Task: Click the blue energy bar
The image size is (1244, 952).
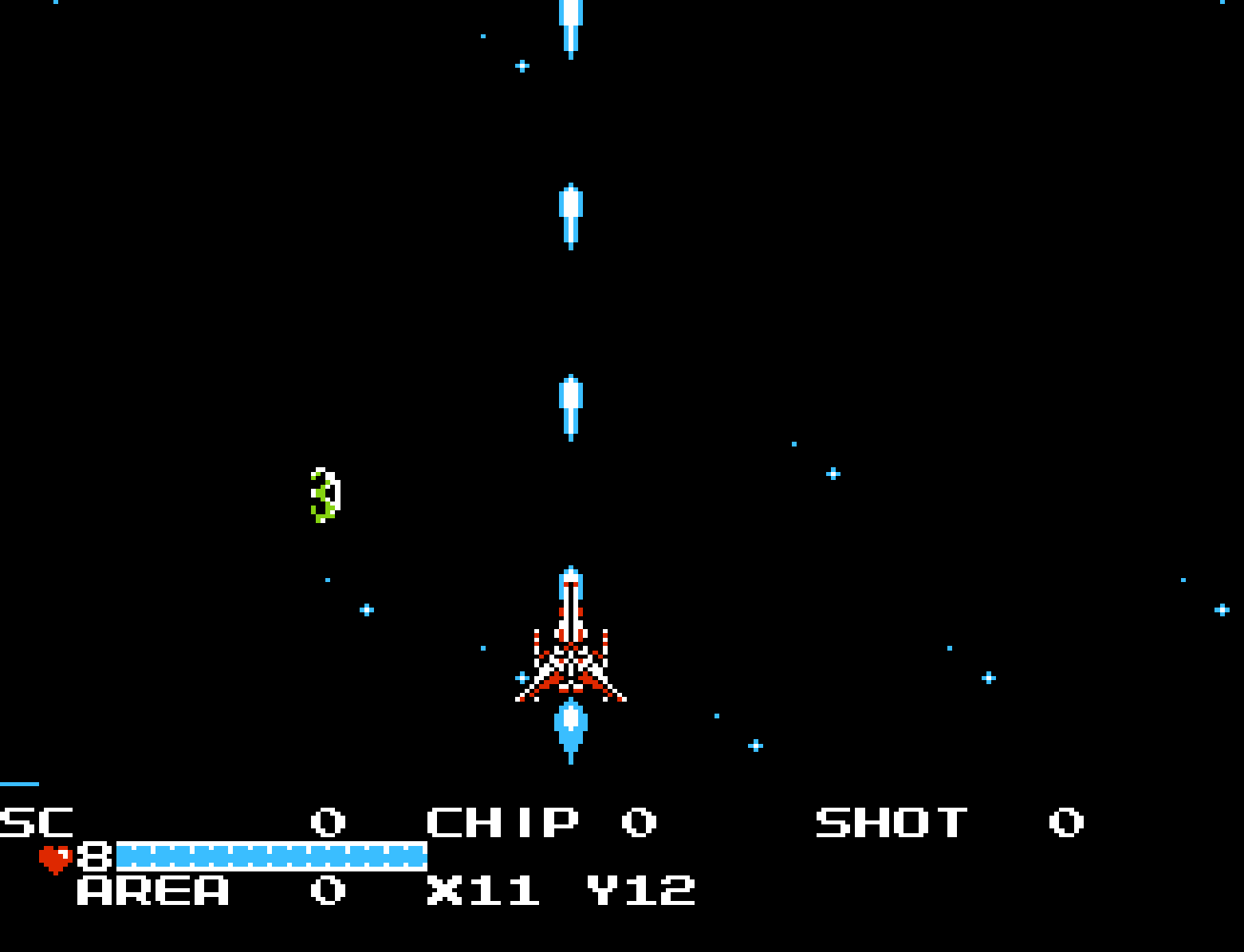Action: click(x=271, y=857)
